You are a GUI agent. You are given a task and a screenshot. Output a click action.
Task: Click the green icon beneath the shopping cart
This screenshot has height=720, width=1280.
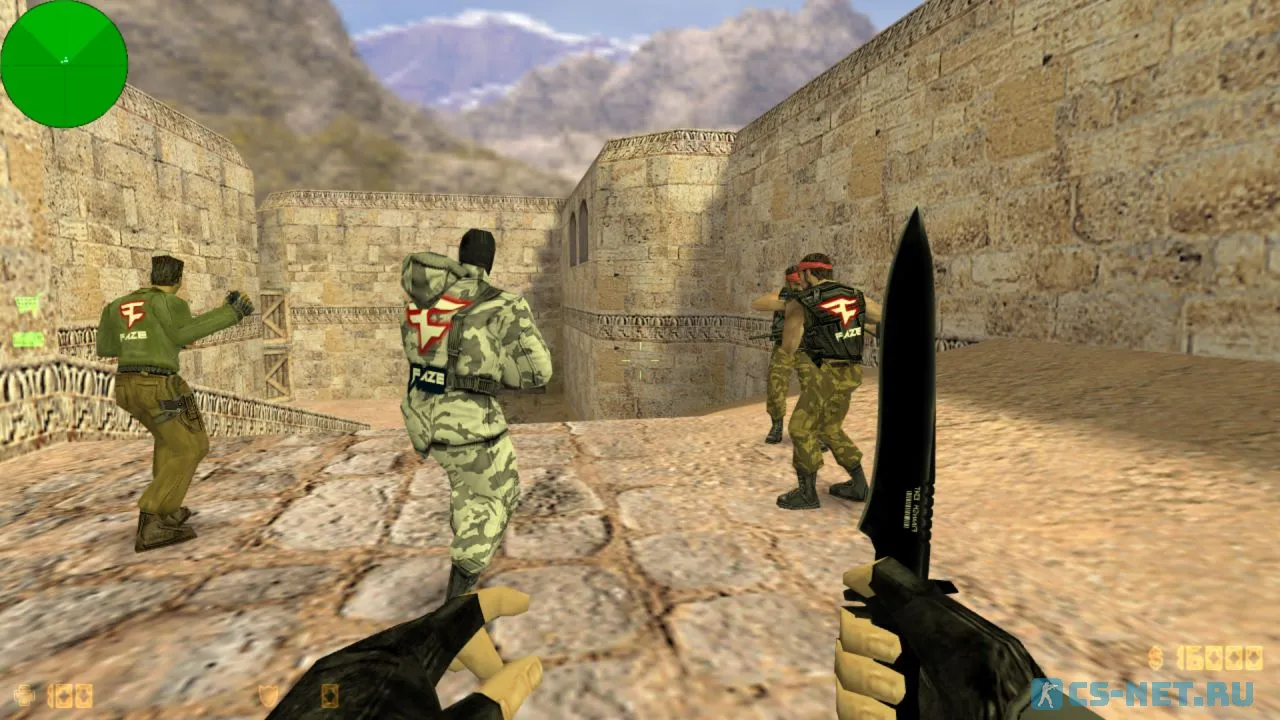(x=28, y=339)
